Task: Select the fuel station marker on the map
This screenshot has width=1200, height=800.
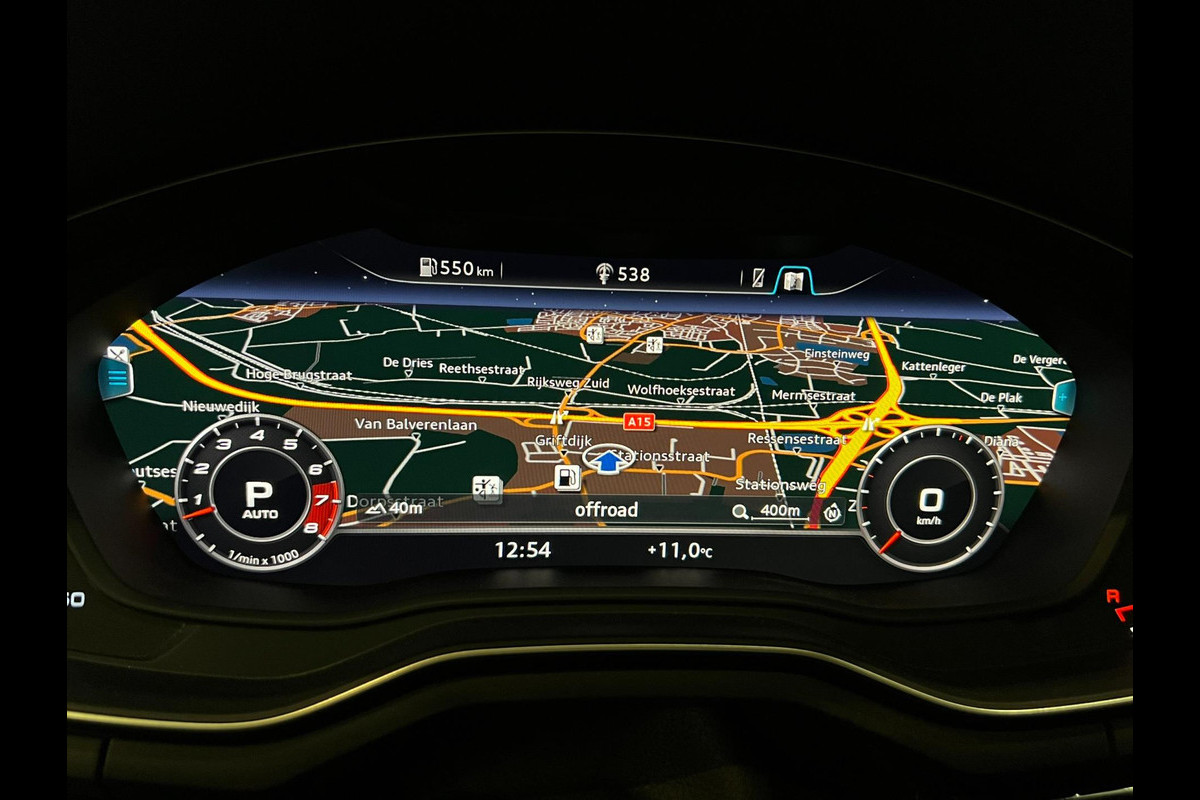Action: click(x=567, y=477)
